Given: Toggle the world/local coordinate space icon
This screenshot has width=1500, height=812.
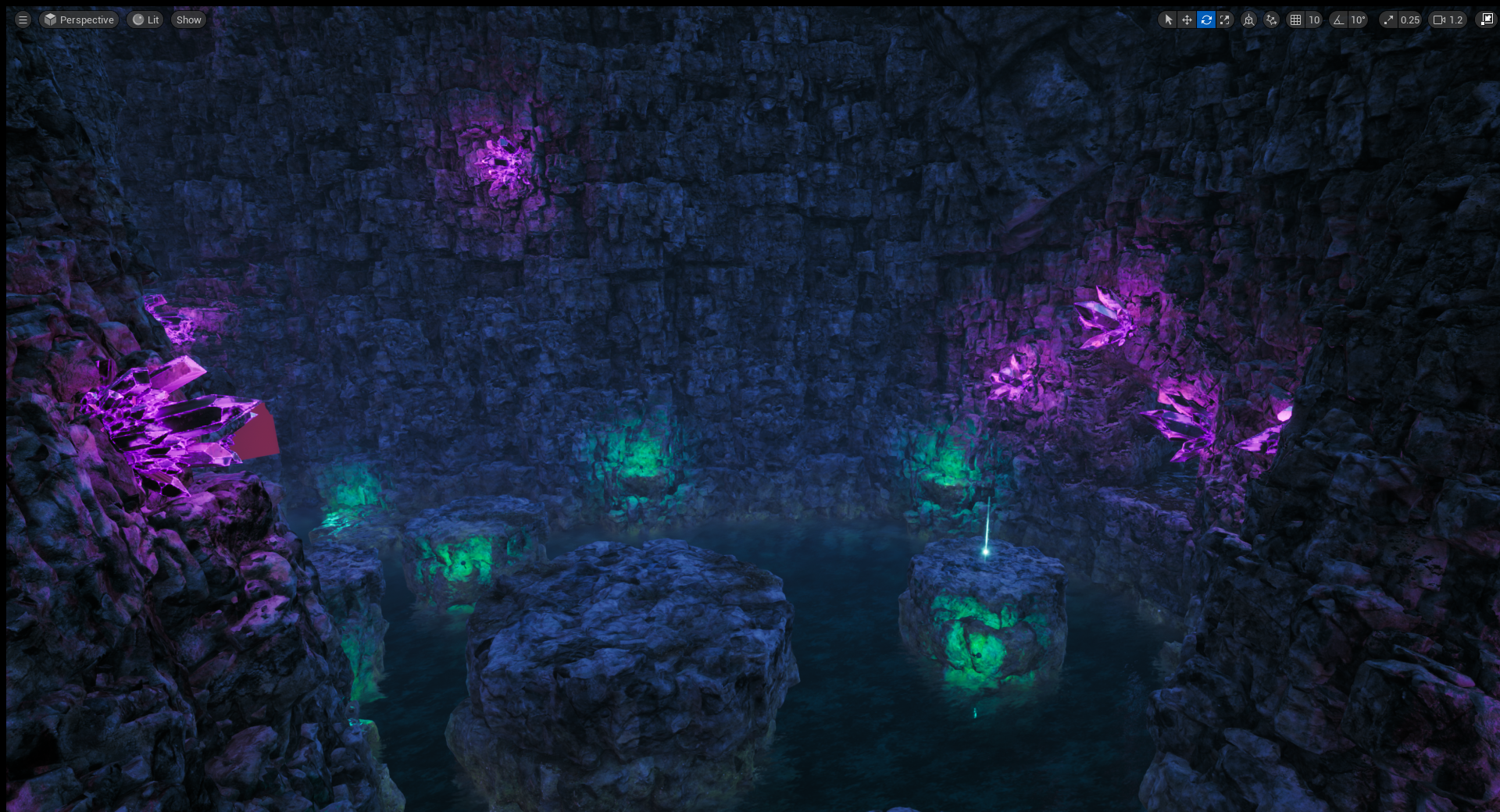Looking at the screenshot, I should (x=1249, y=20).
